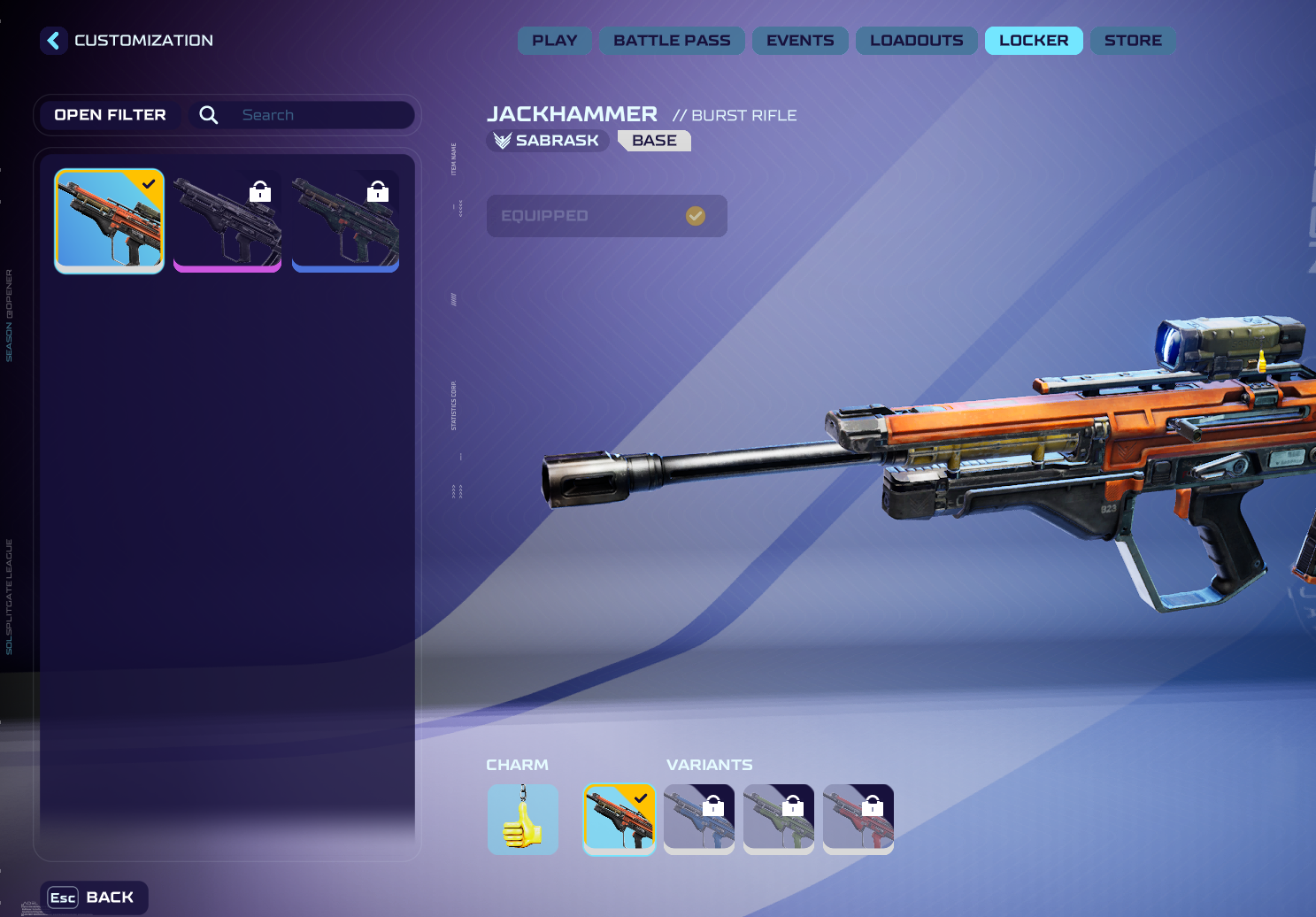Viewport: 1316px width, 917px height.
Task: Choose the locked red variant
Action: tap(858, 820)
